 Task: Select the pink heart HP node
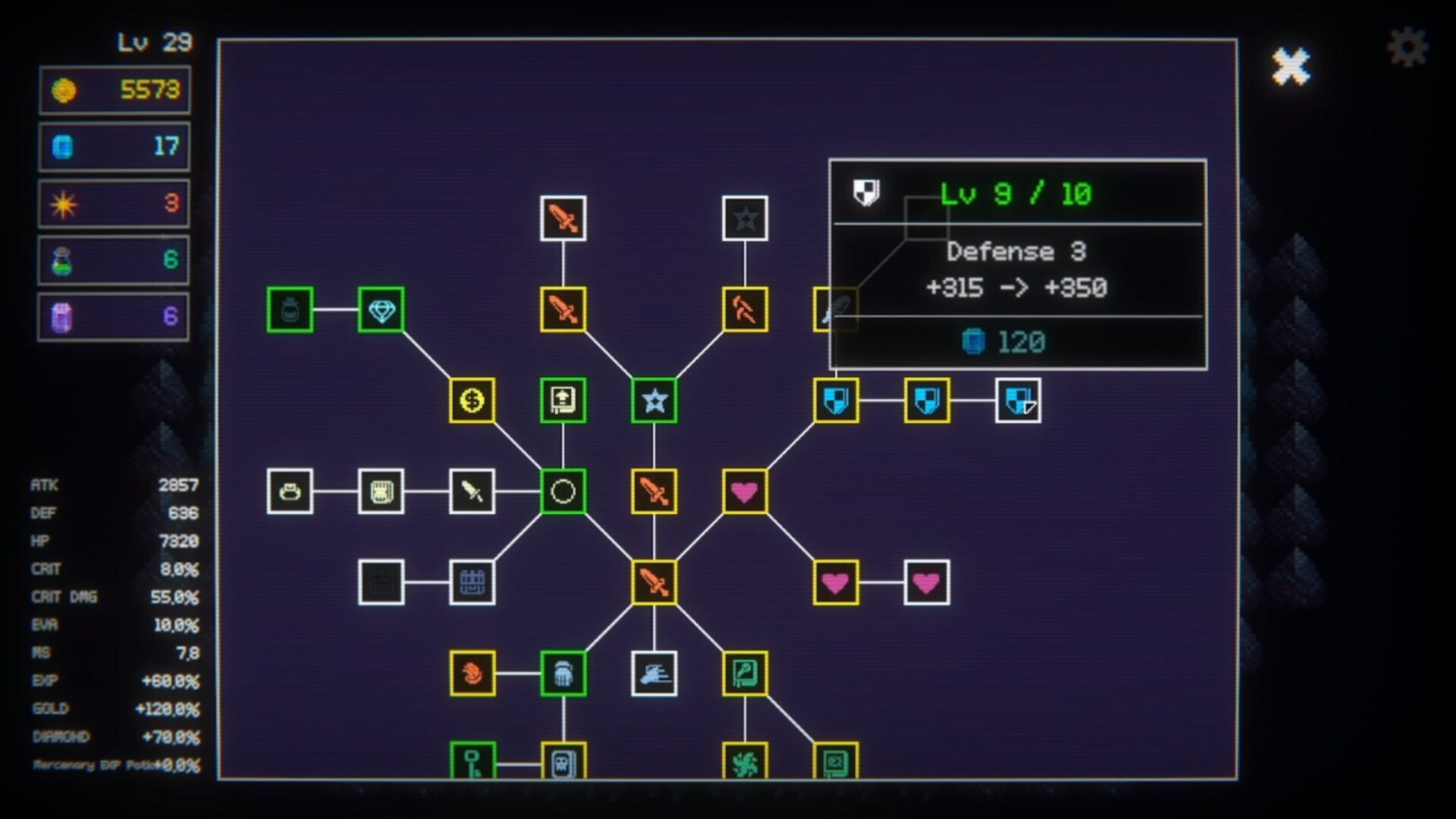[745, 493]
